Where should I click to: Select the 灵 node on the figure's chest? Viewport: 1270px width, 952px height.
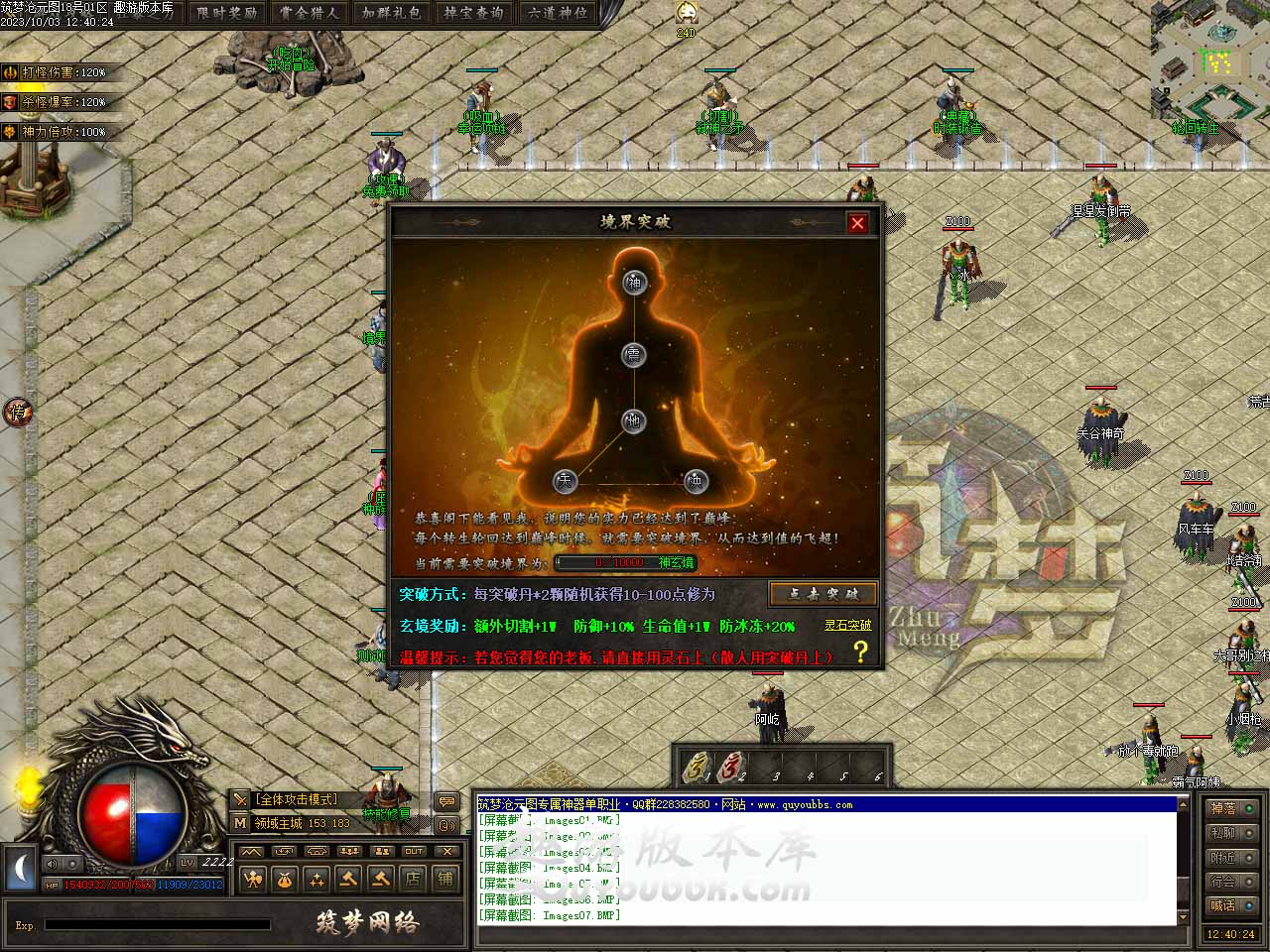634,355
